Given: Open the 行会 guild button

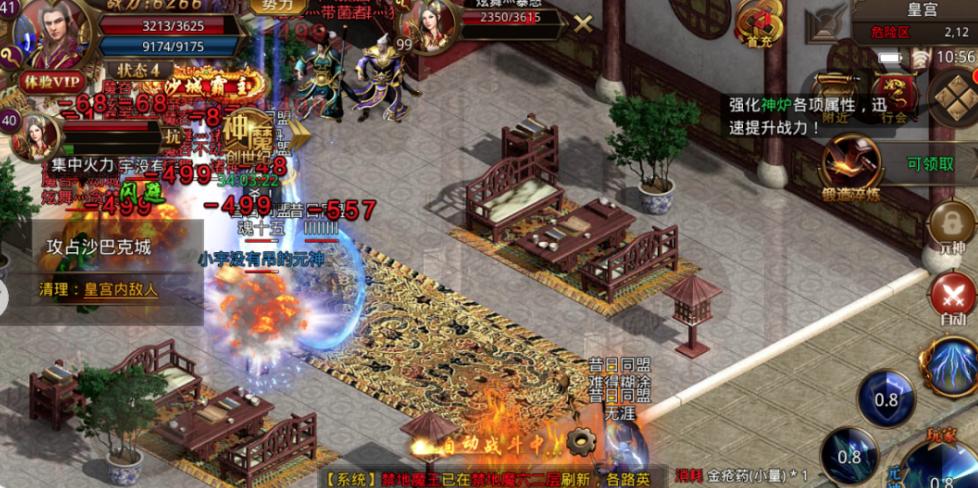Looking at the screenshot, I should click(x=892, y=100).
